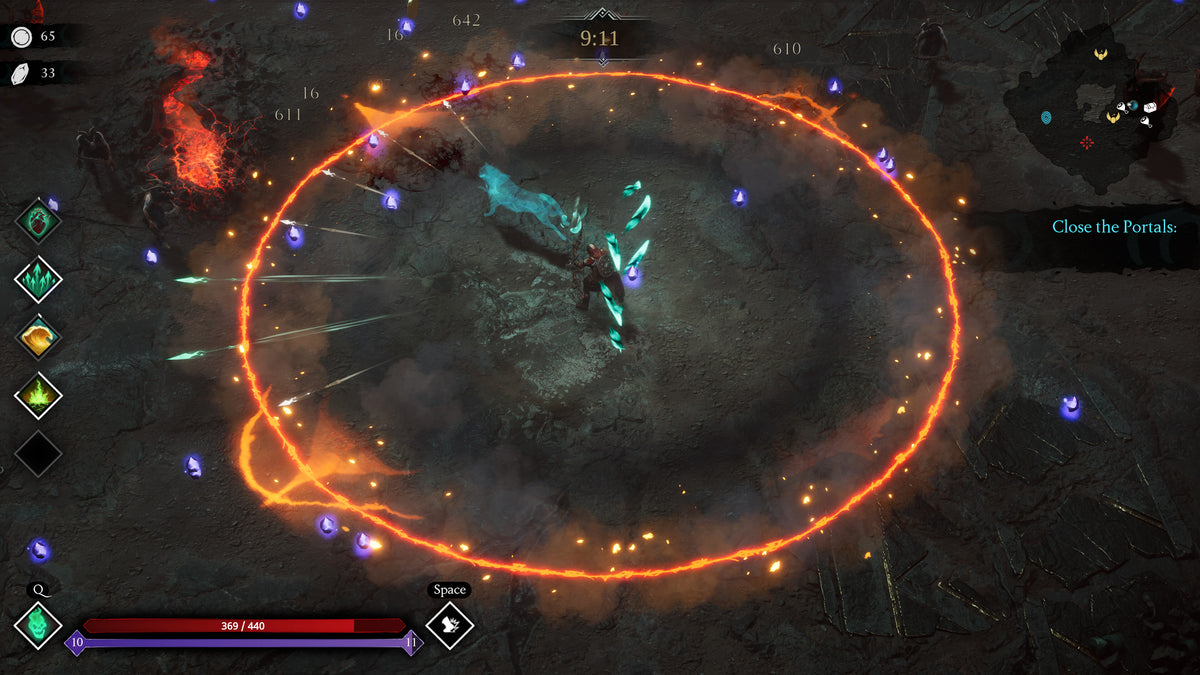This screenshot has height=675, width=1200.
Task: Trigger the green flame ability
Action: coord(39,397)
